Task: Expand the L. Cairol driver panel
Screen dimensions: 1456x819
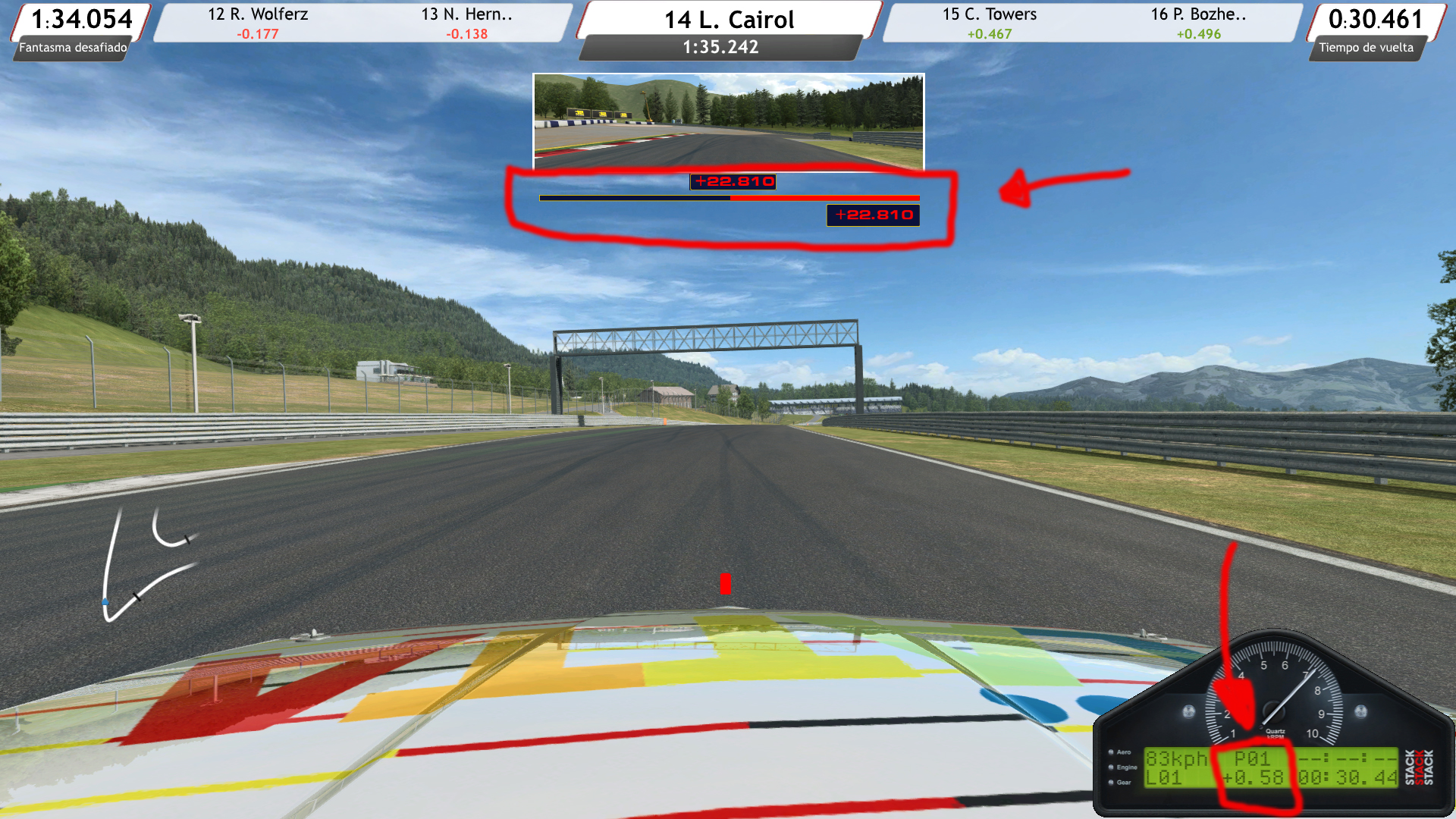Action: point(729,20)
